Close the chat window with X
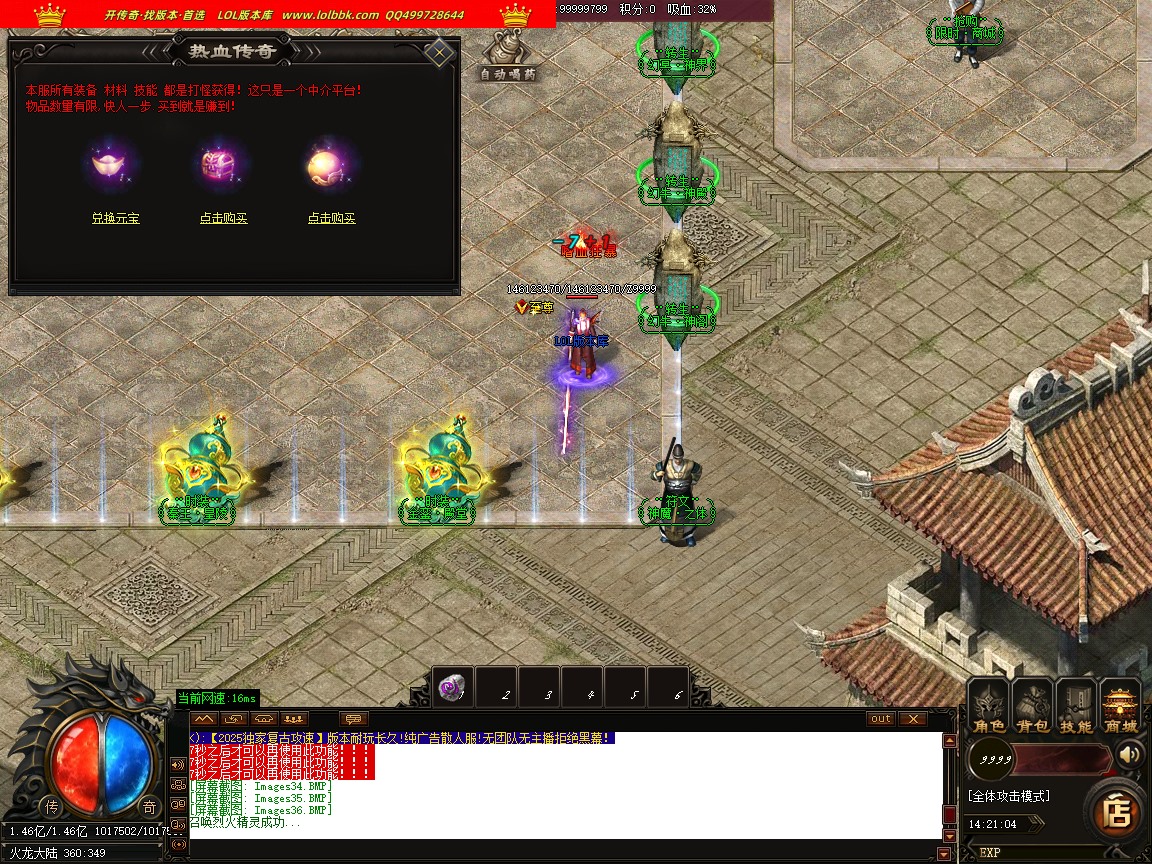This screenshot has height=864, width=1152. 912,719
